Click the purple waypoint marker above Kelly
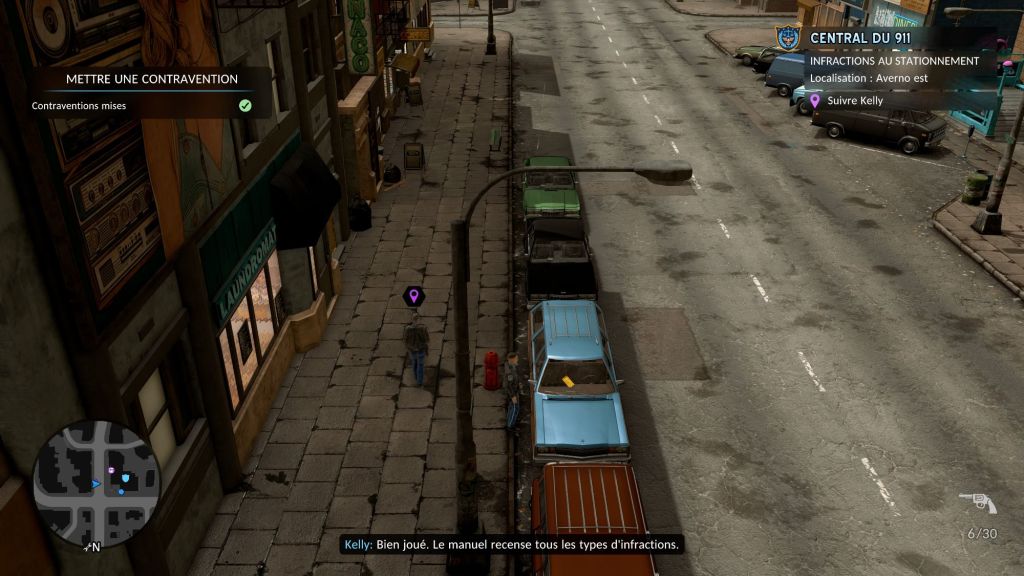Viewport: 1024px width, 576px height. pos(412,296)
